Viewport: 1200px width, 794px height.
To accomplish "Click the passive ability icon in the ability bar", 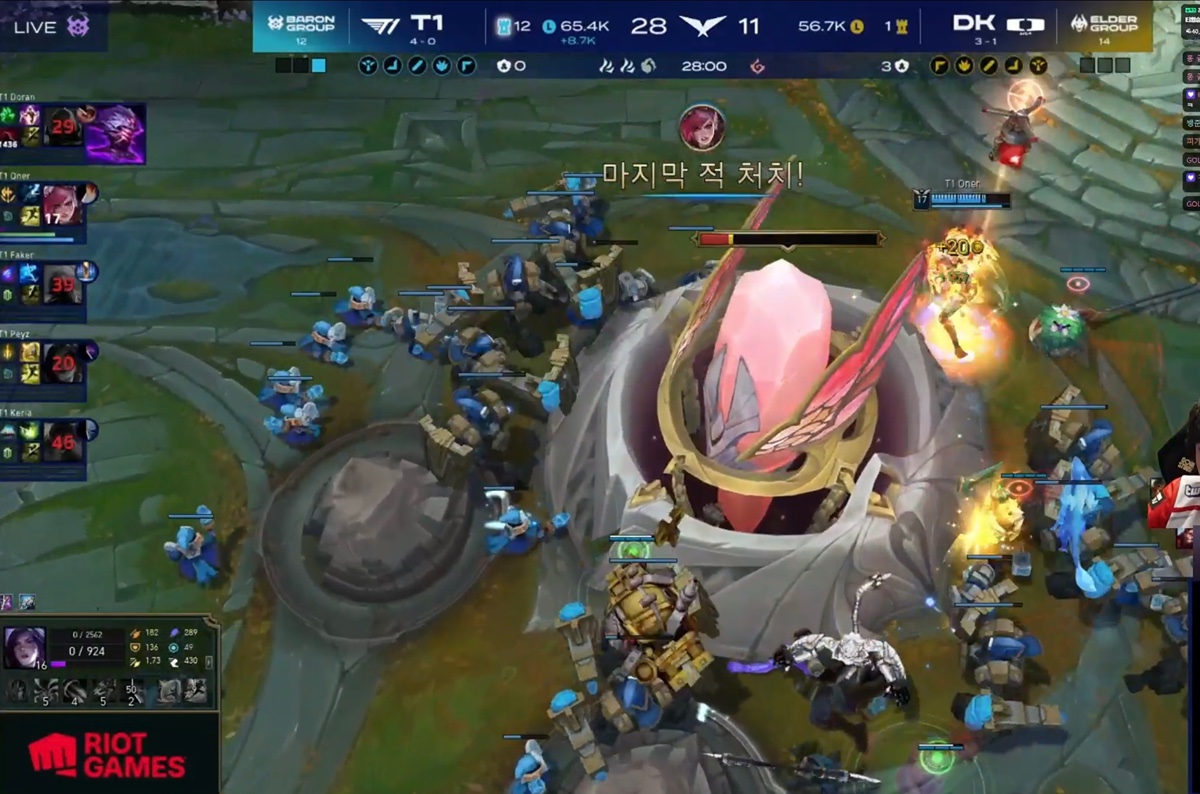I will coord(18,691).
